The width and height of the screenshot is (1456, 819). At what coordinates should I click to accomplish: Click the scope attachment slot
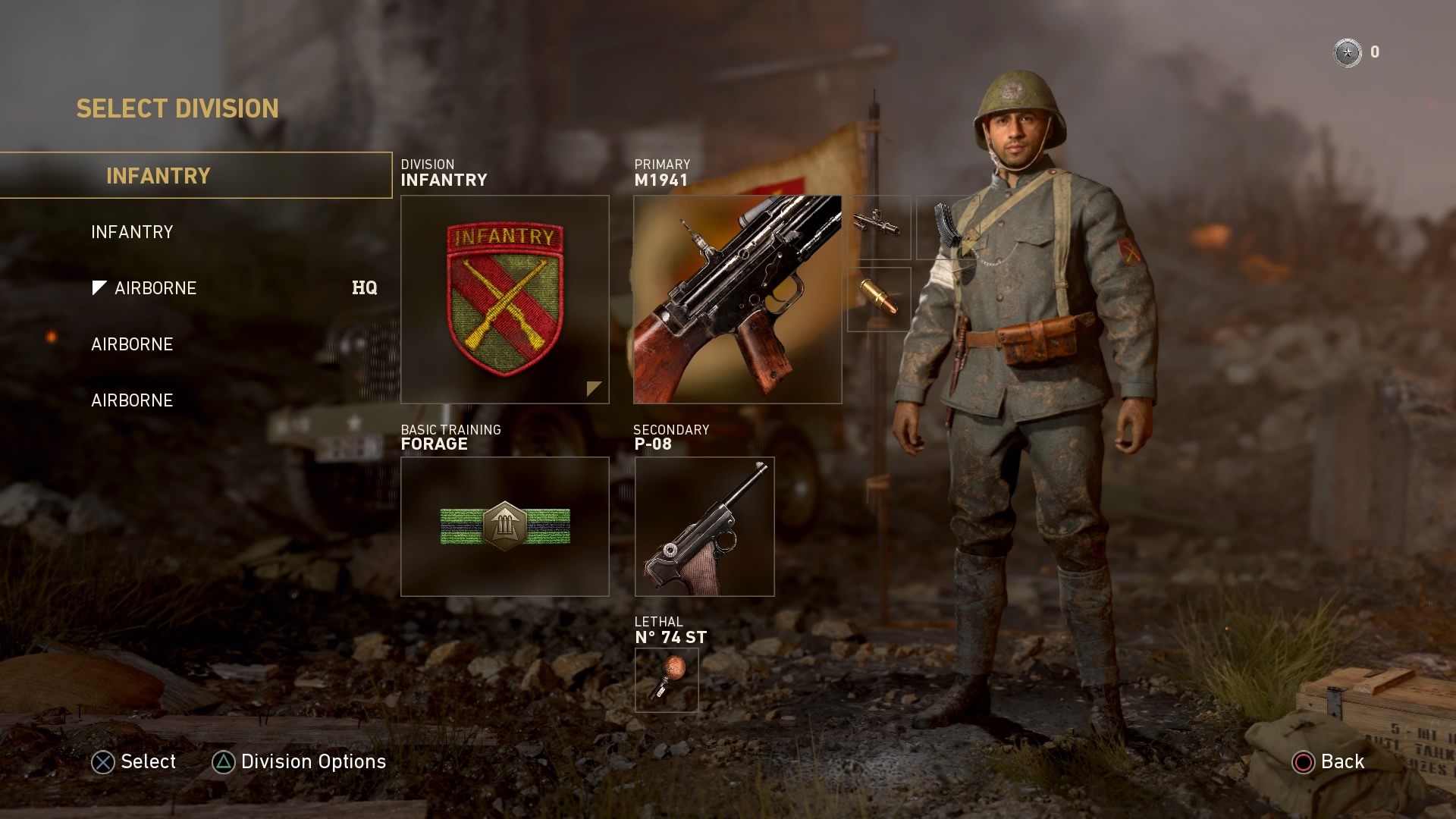878,227
